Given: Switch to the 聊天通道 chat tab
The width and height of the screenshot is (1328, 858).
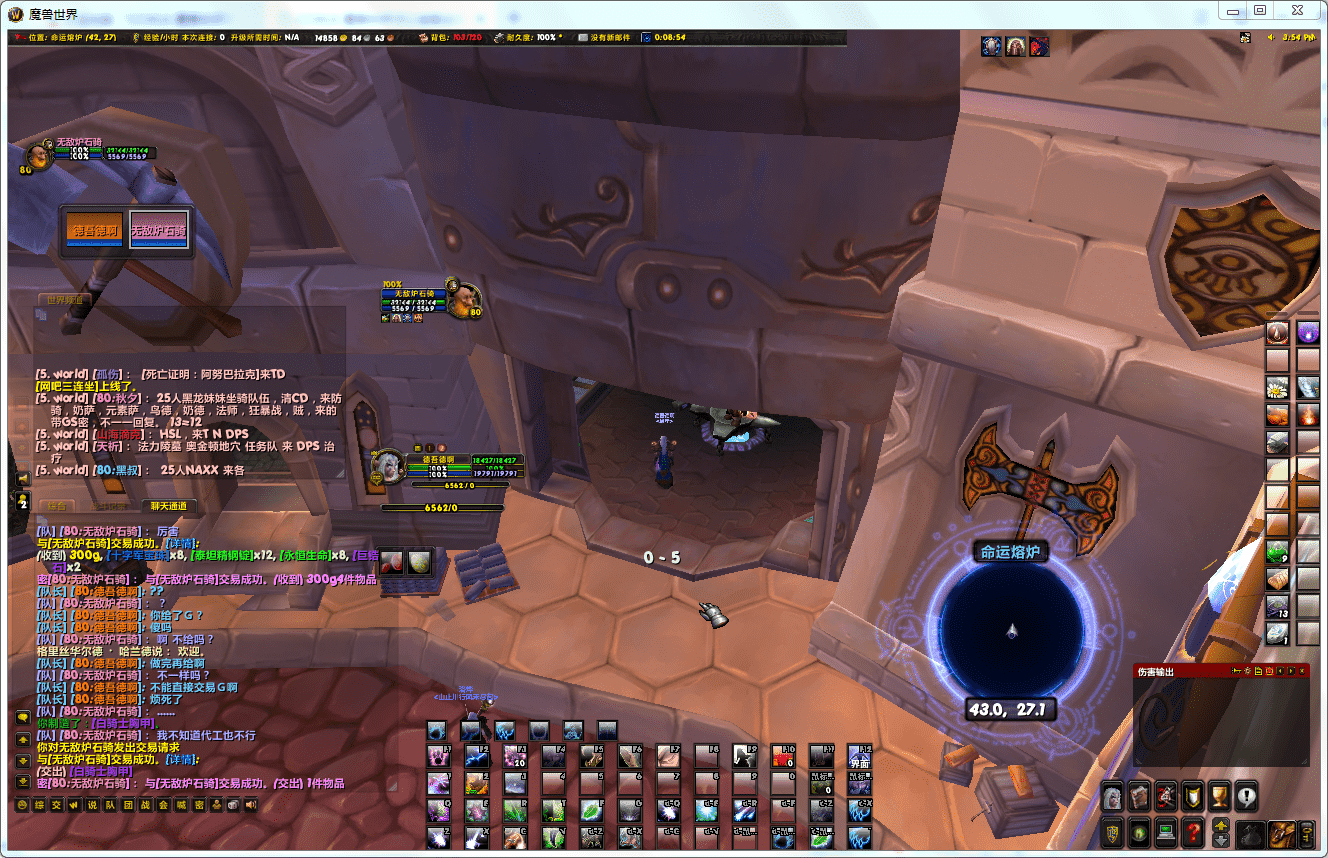Looking at the screenshot, I should (168, 506).
